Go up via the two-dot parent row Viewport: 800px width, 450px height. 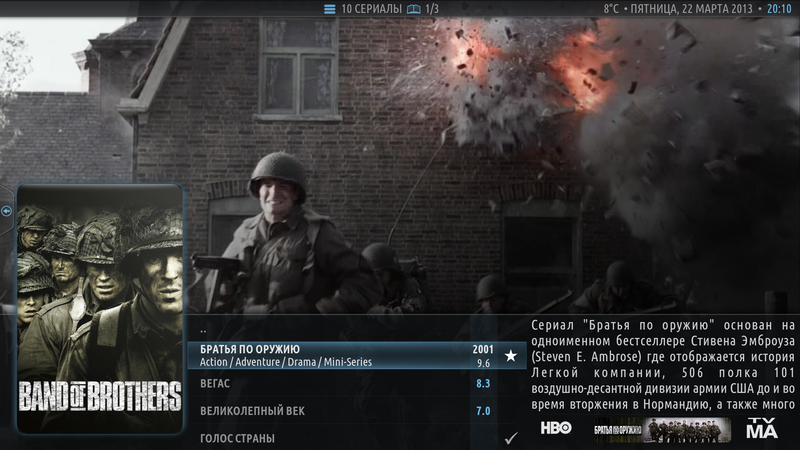[x=340, y=329]
